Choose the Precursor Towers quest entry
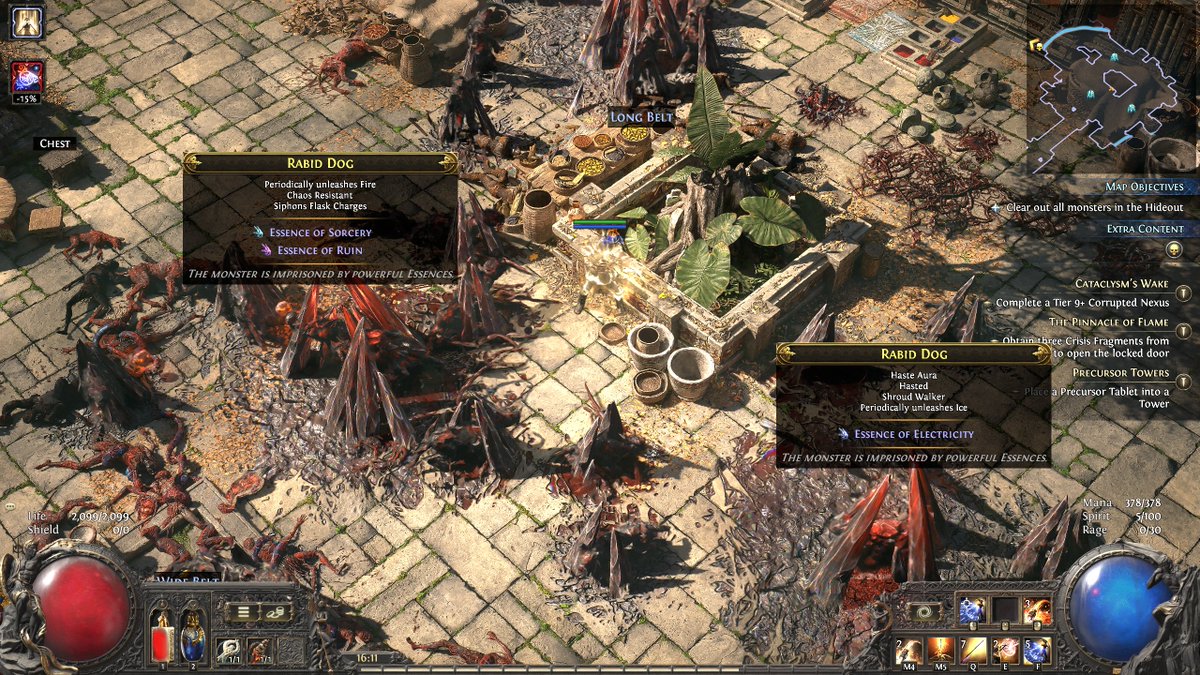This screenshot has height=675, width=1200. tap(1119, 373)
